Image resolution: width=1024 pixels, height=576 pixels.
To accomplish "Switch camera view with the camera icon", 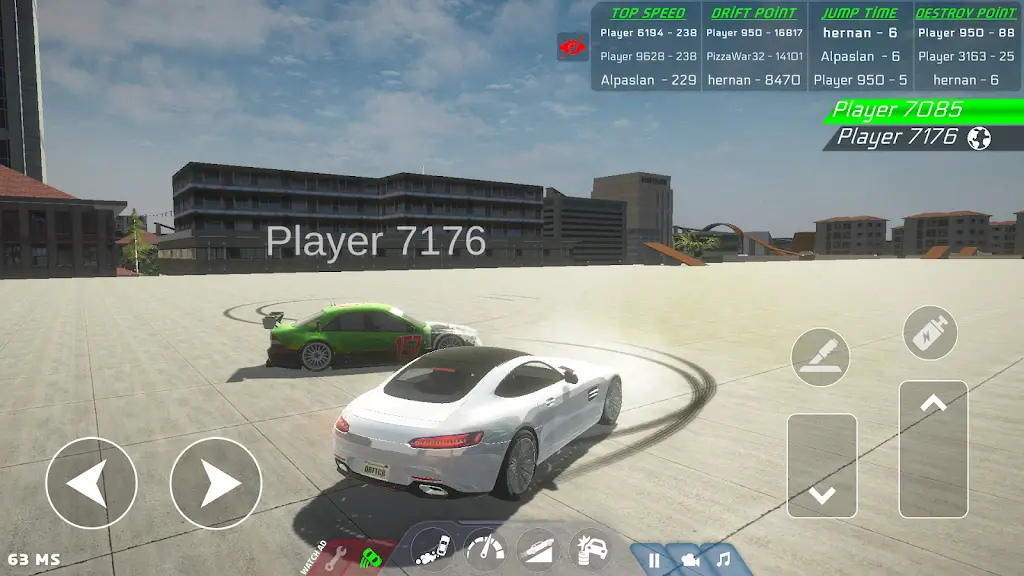I will (x=690, y=561).
